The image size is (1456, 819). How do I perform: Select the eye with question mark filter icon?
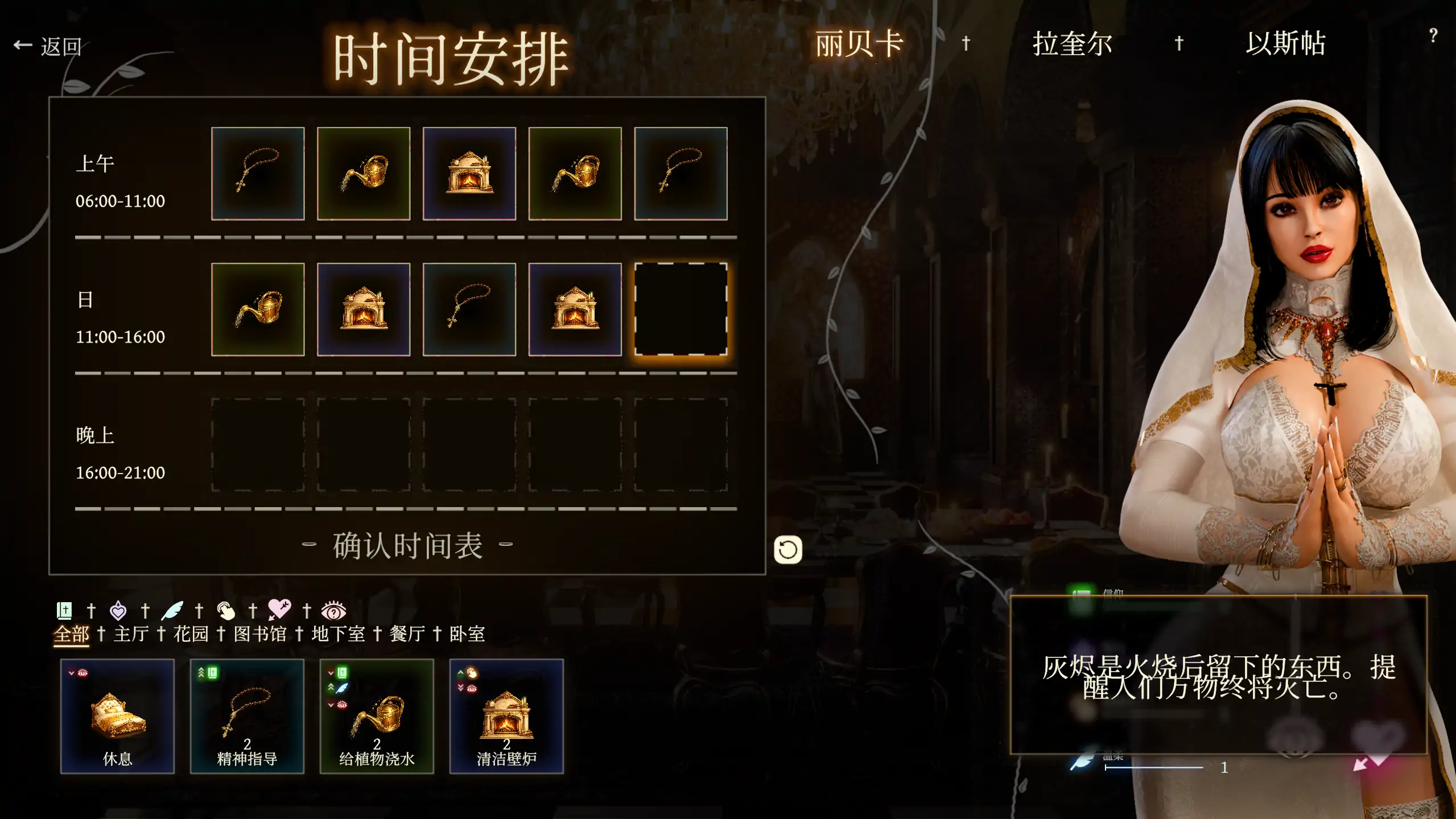335,610
